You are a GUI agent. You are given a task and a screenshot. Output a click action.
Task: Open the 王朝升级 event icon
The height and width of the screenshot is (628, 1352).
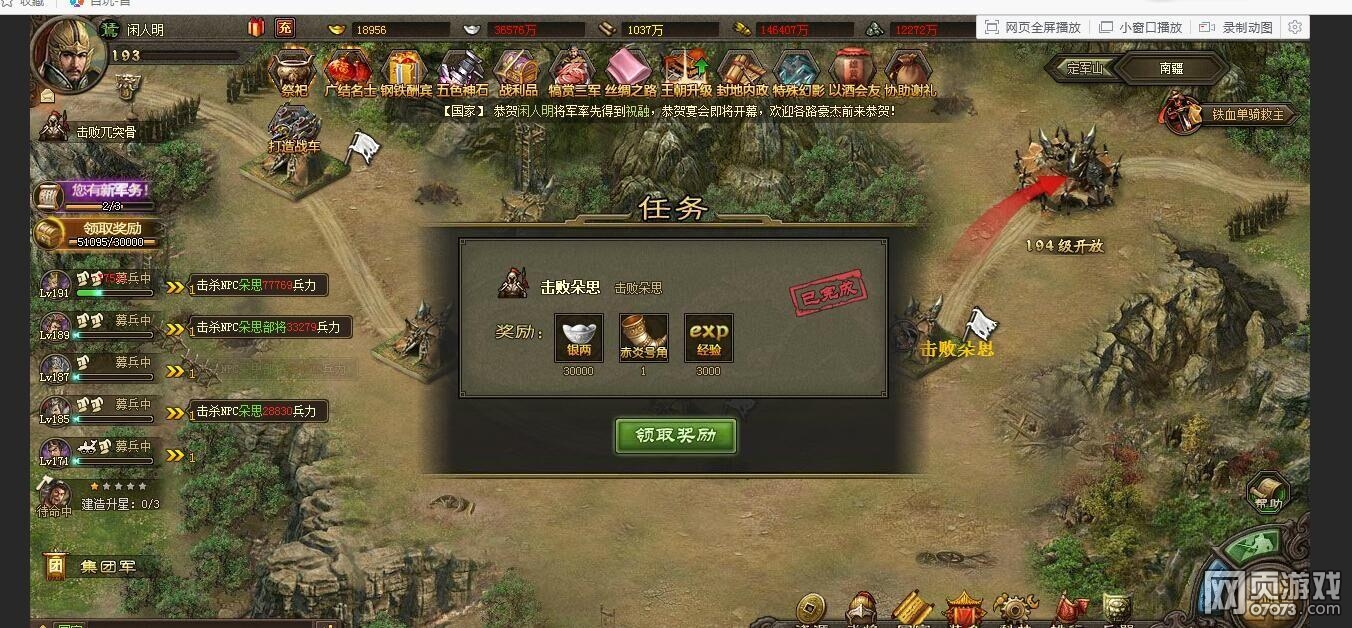pos(686,73)
